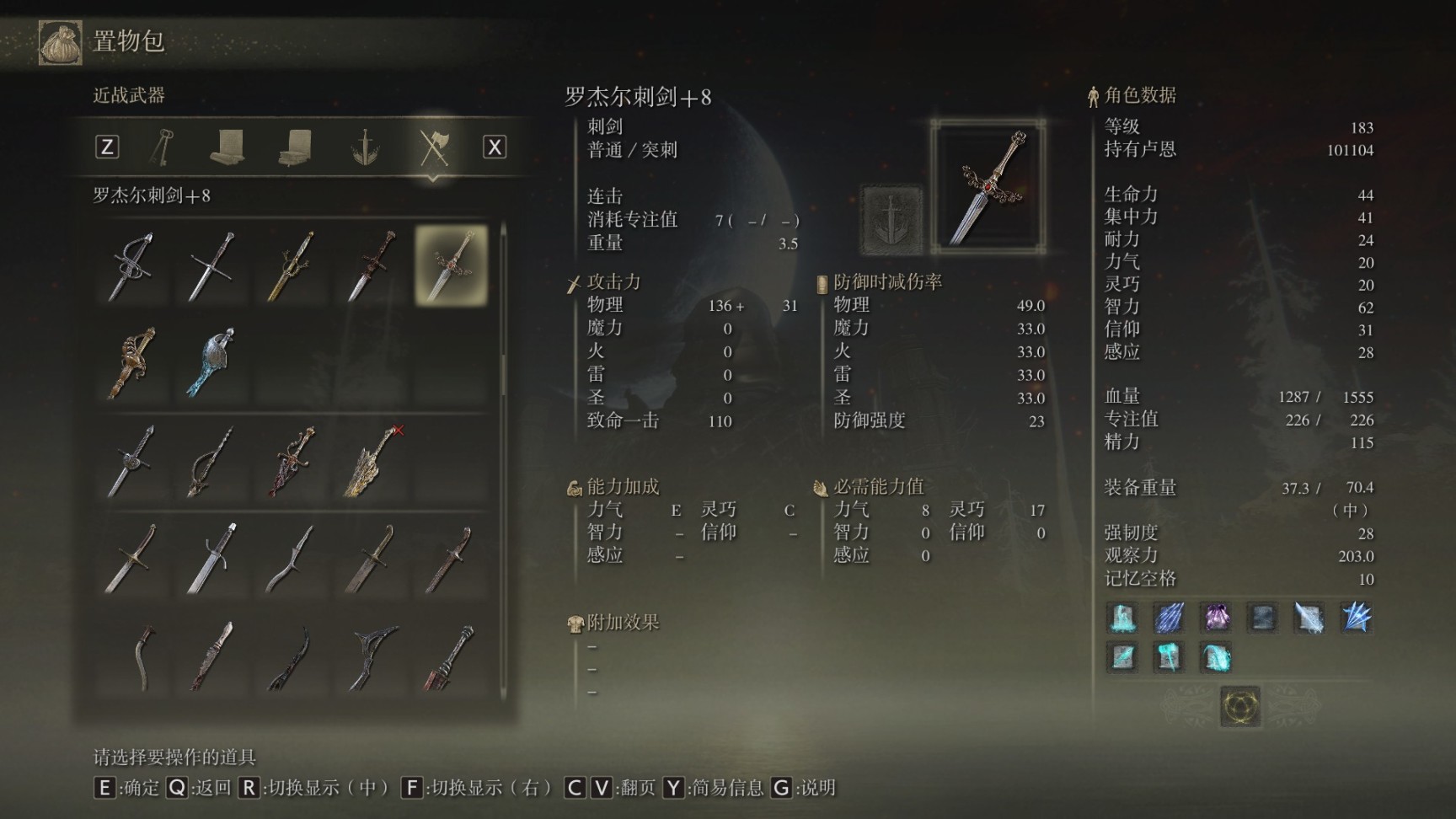This screenshot has height=819, width=1456.
Task: Select the red bloody-thorn heavy thrusting sword
Action: (x=291, y=461)
